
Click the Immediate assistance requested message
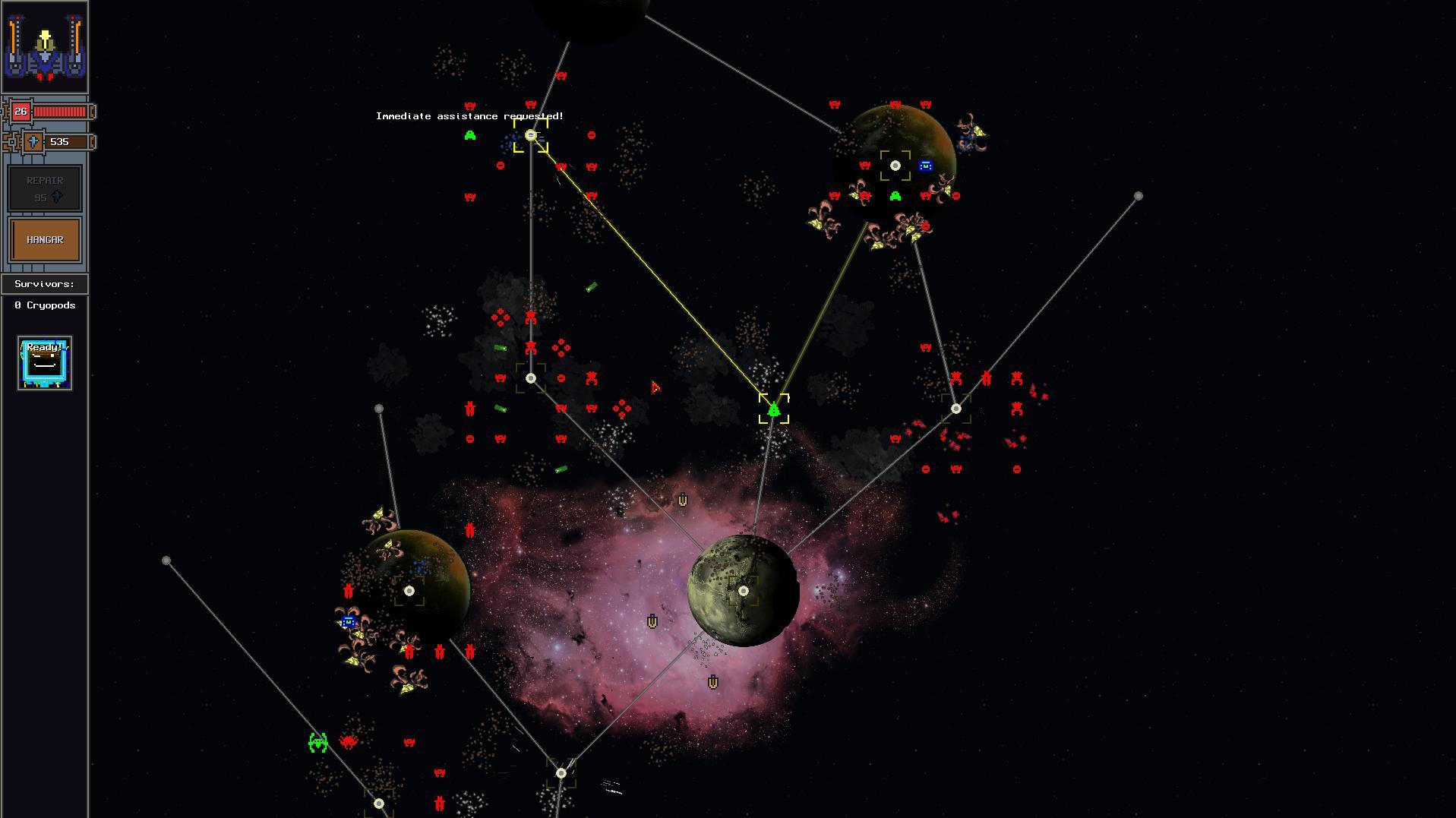pyautogui.click(x=469, y=116)
